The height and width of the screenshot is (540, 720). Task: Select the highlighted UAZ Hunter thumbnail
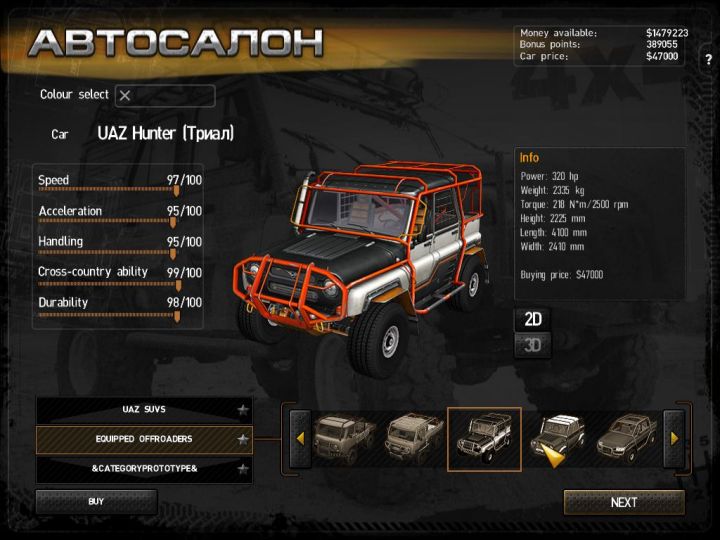[484, 438]
